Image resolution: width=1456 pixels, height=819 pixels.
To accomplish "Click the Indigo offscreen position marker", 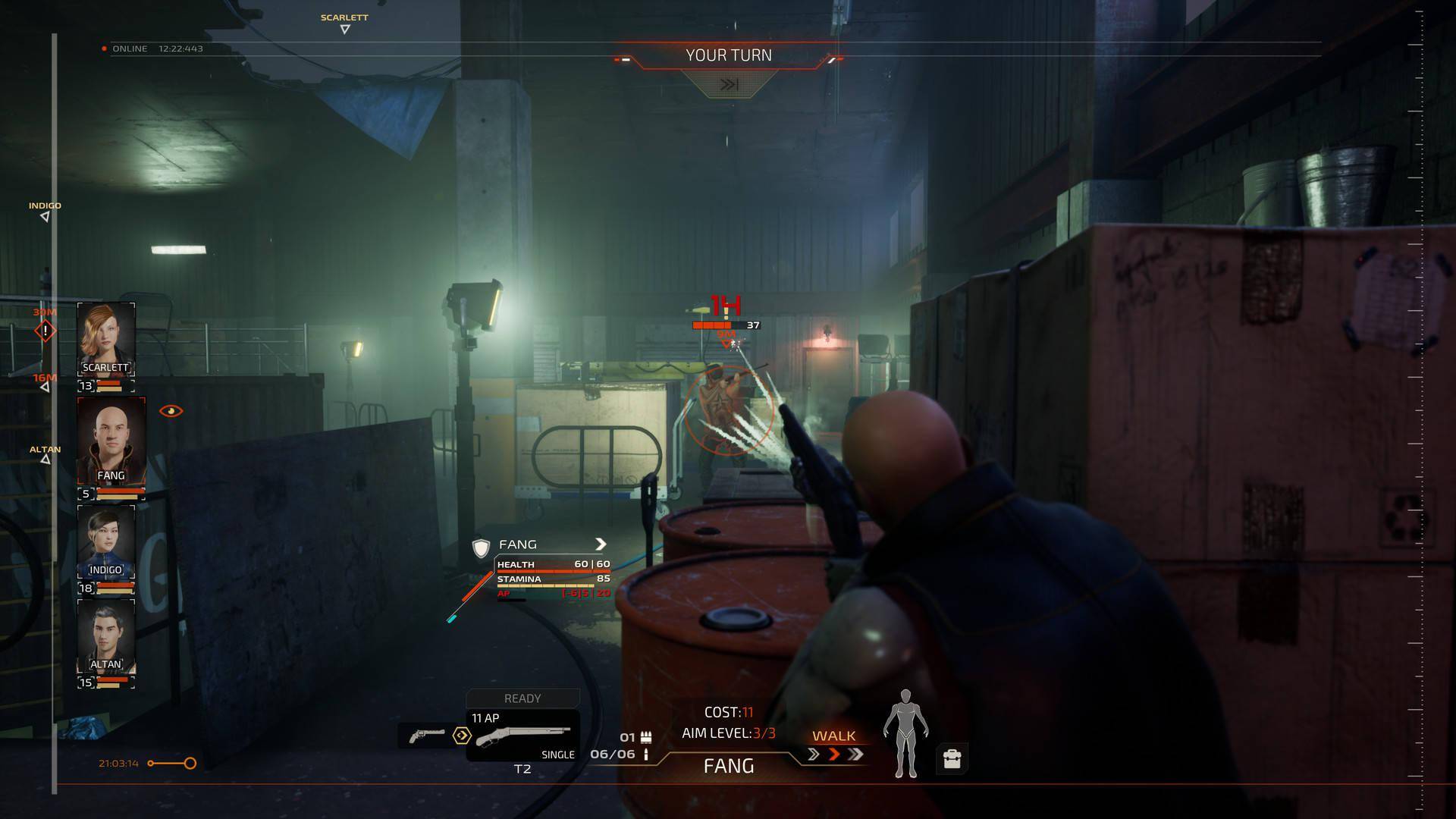I will tap(45, 217).
